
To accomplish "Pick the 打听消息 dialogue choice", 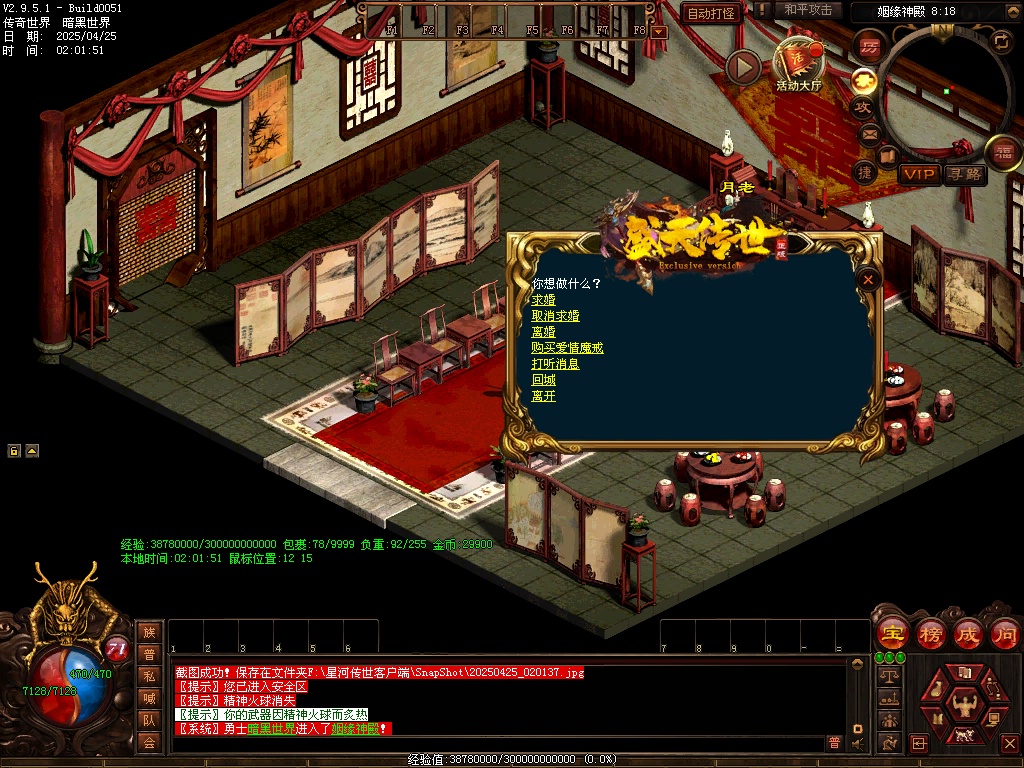I will [555, 364].
